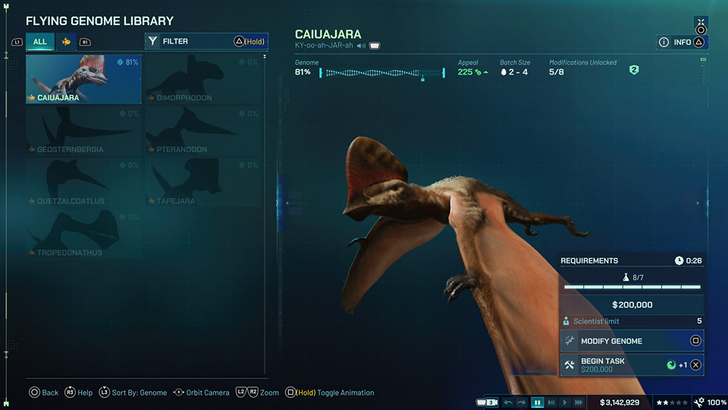Switch to the ALL category tab

40,42
